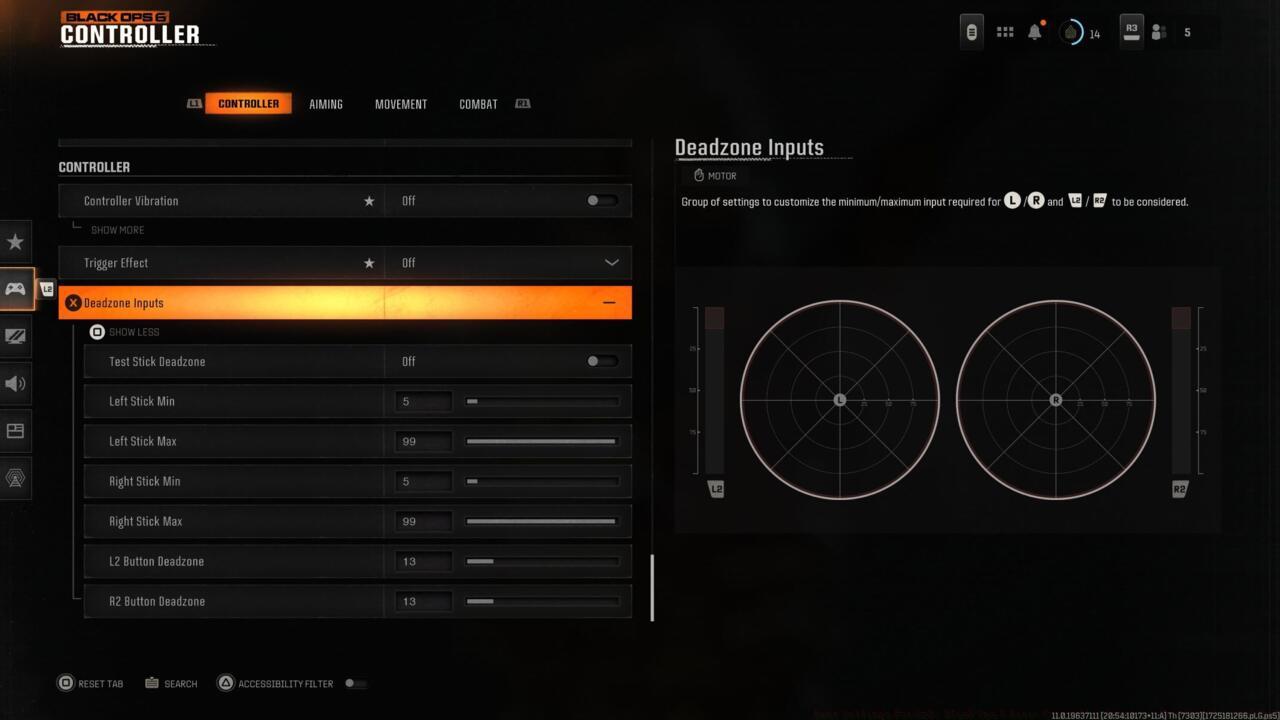1280x720 pixels.
Task: Click Show More under Controller Vibration
Action: [x=116, y=229]
